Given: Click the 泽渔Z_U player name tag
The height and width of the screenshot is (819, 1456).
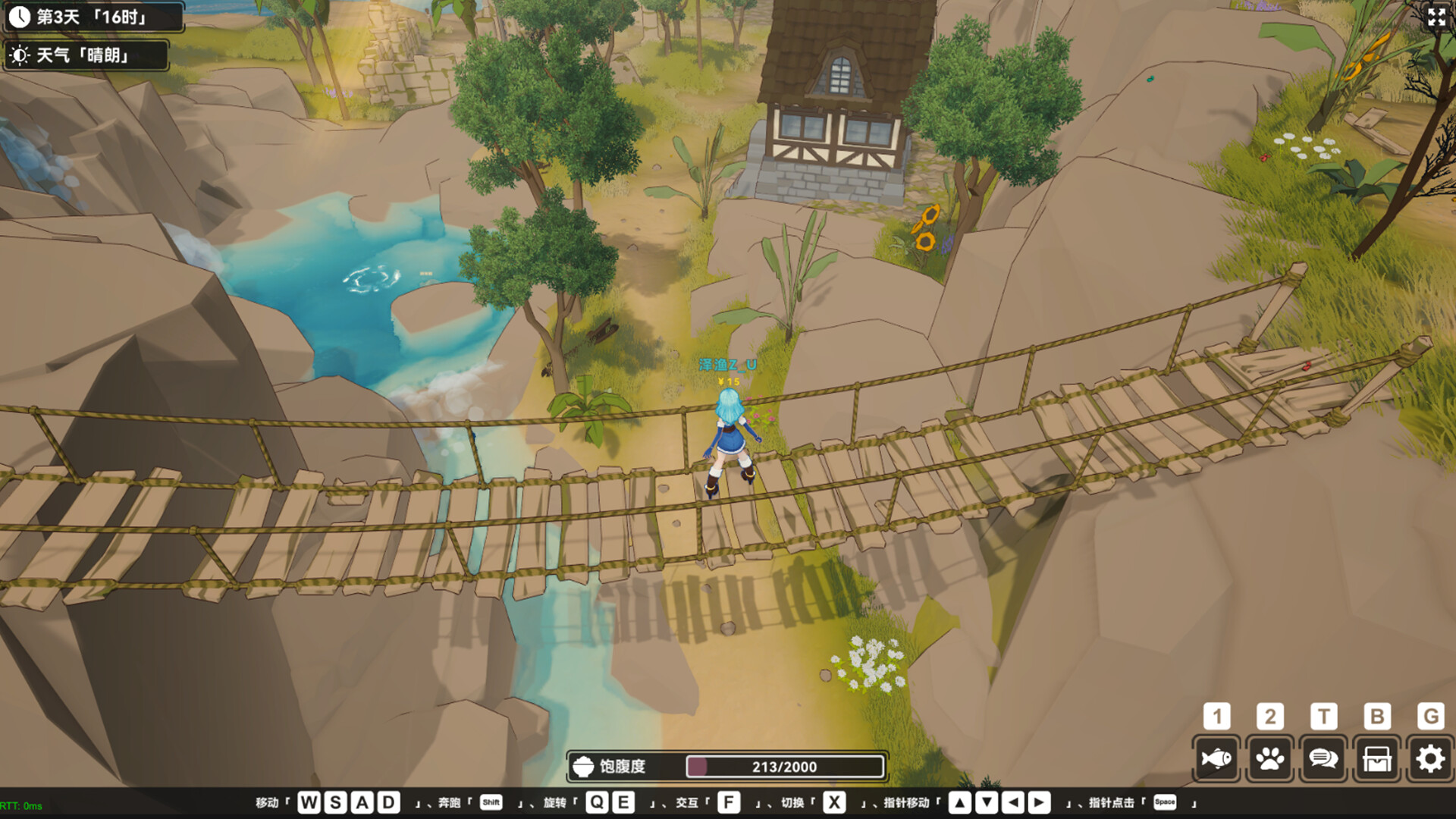Looking at the screenshot, I should (726, 364).
